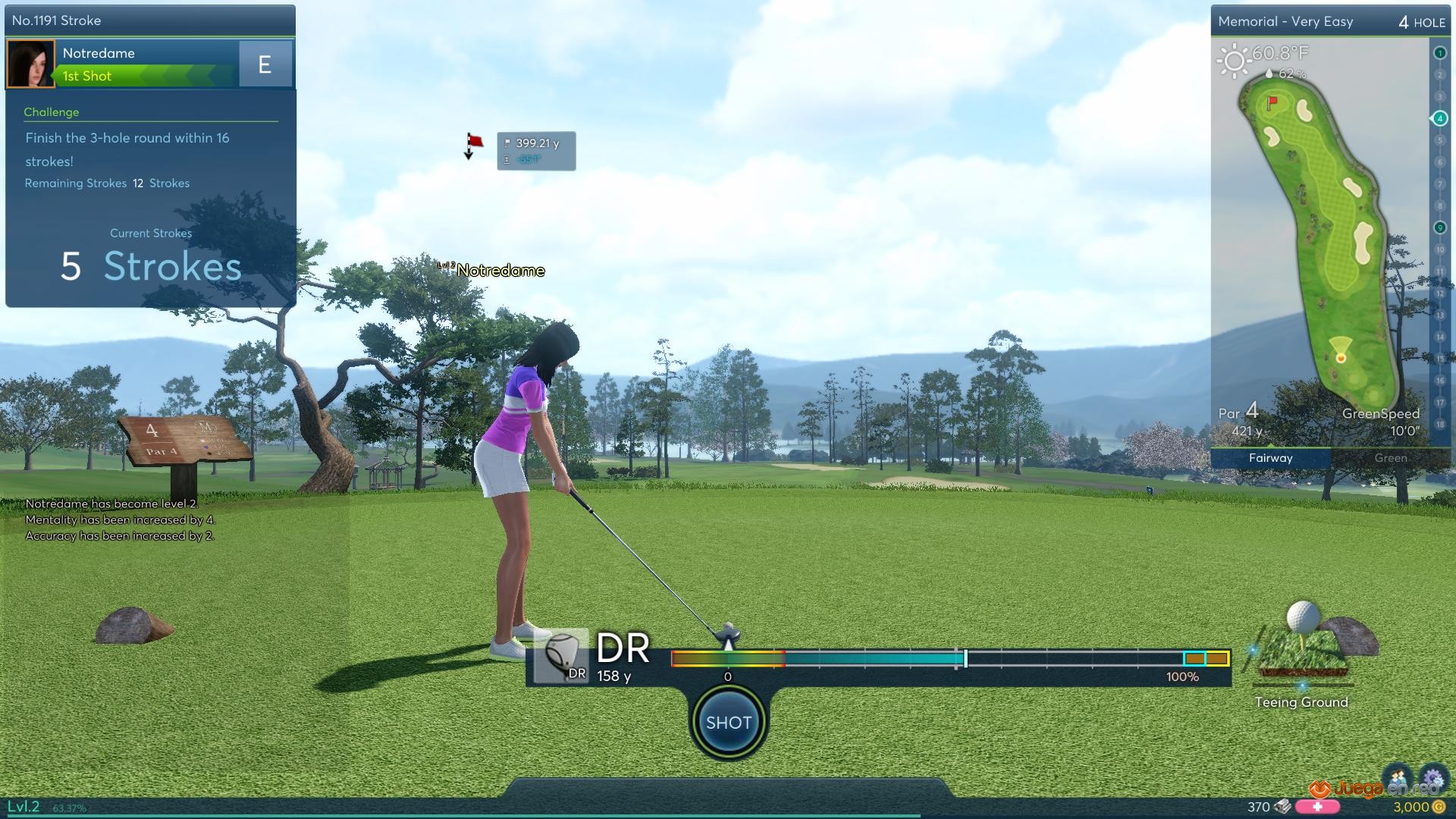This screenshot has height=819, width=1456.
Task: Add currency with the pink plus button
Action: click(x=1317, y=807)
